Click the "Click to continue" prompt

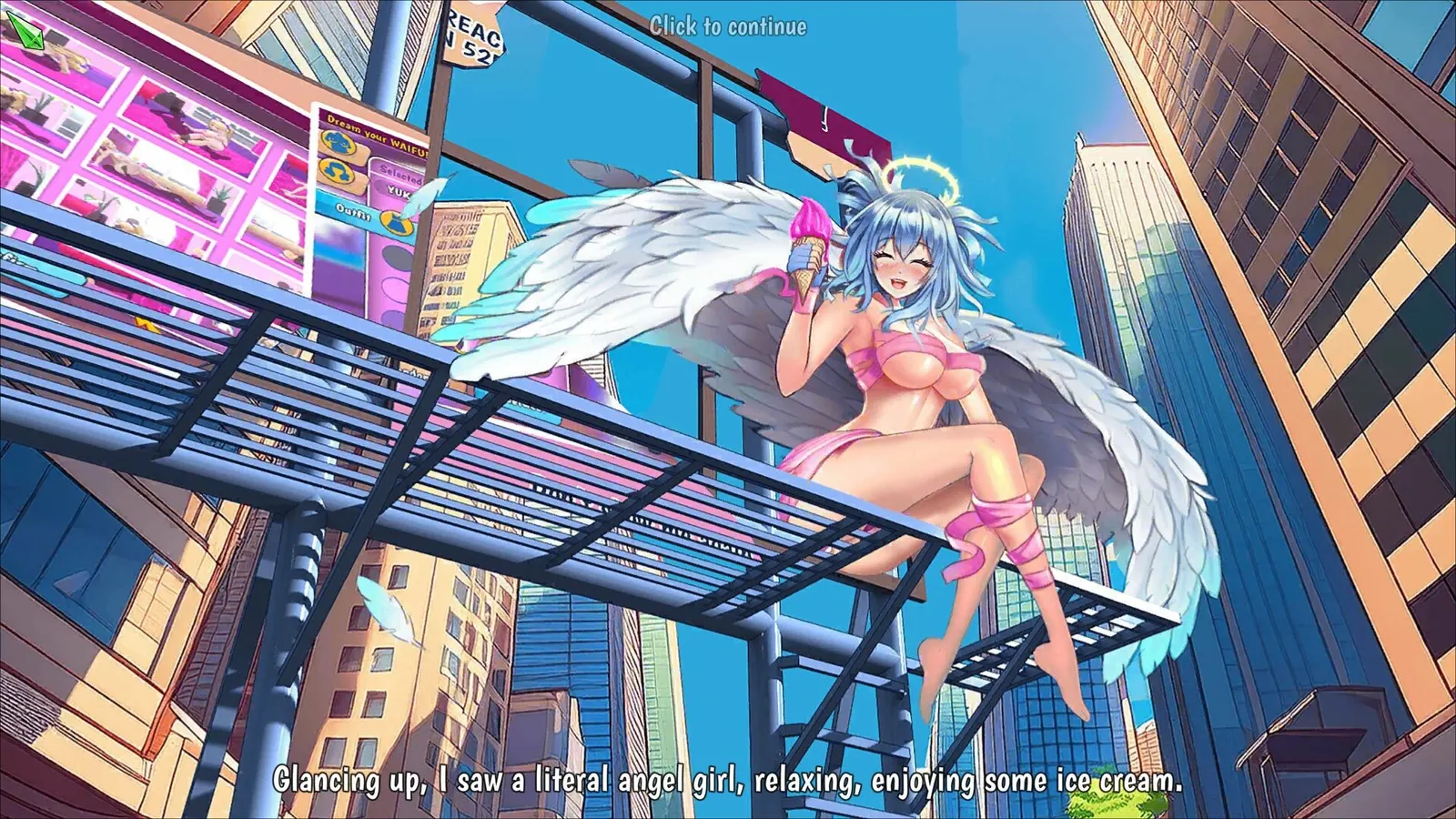tap(728, 26)
